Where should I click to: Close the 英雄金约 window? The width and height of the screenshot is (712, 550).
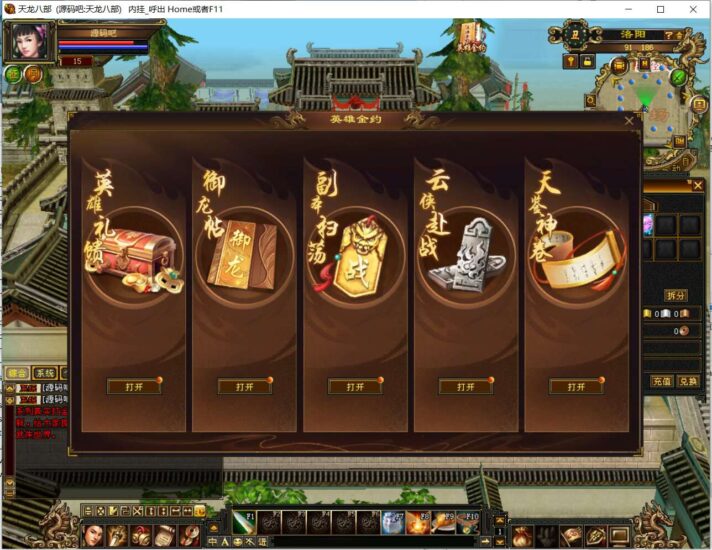pos(629,121)
